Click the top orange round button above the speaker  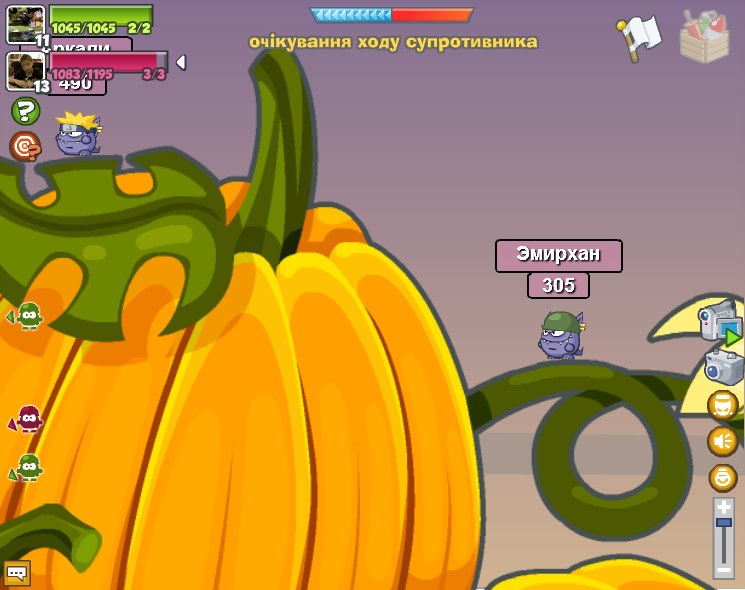point(722,405)
